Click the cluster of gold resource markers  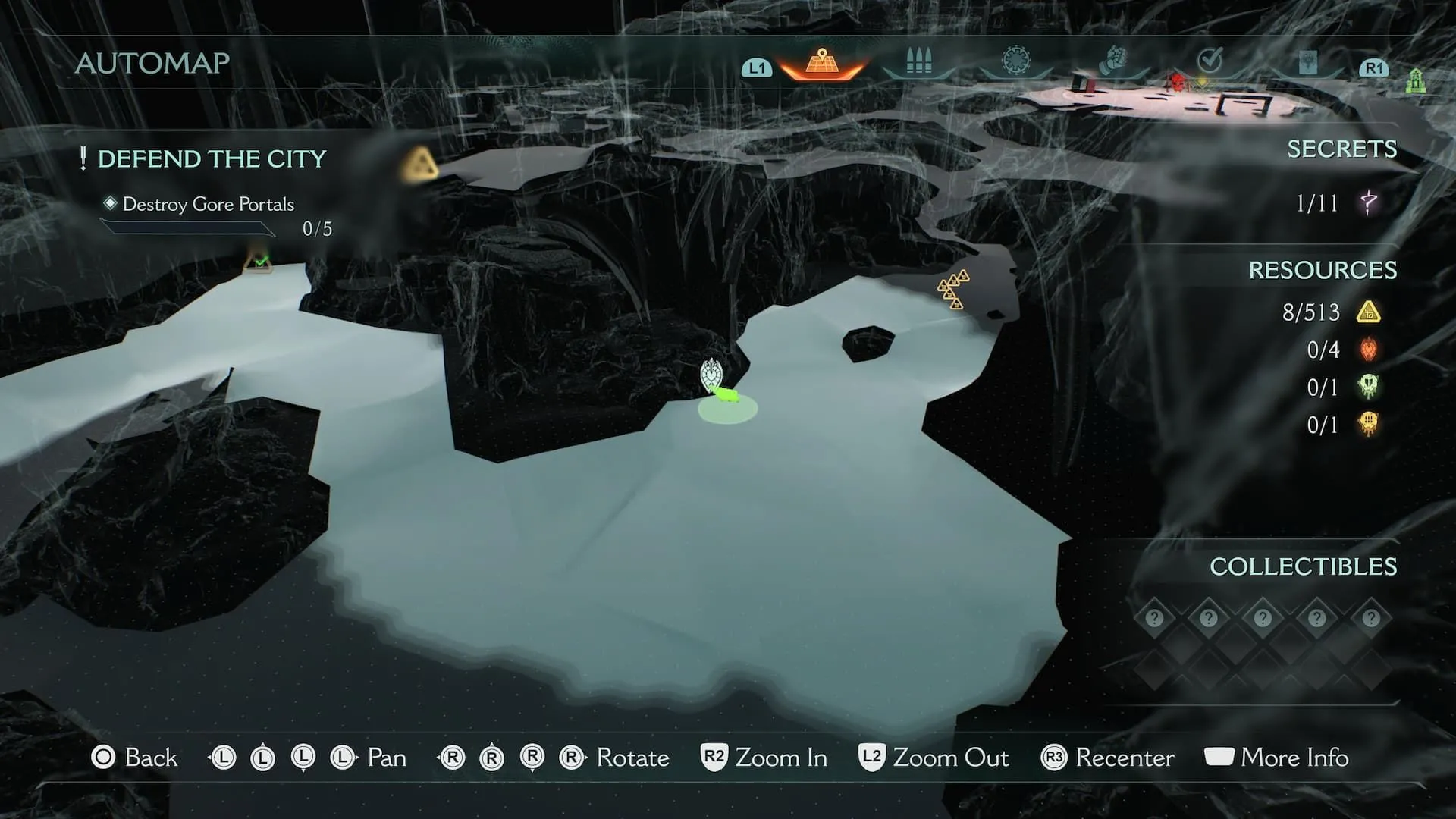click(953, 288)
